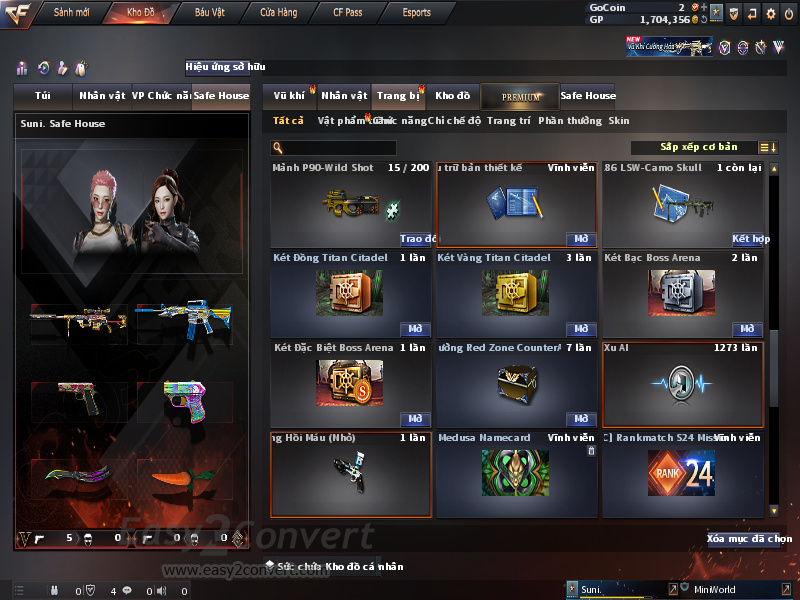Select the PREMIUM tab

point(520,96)
